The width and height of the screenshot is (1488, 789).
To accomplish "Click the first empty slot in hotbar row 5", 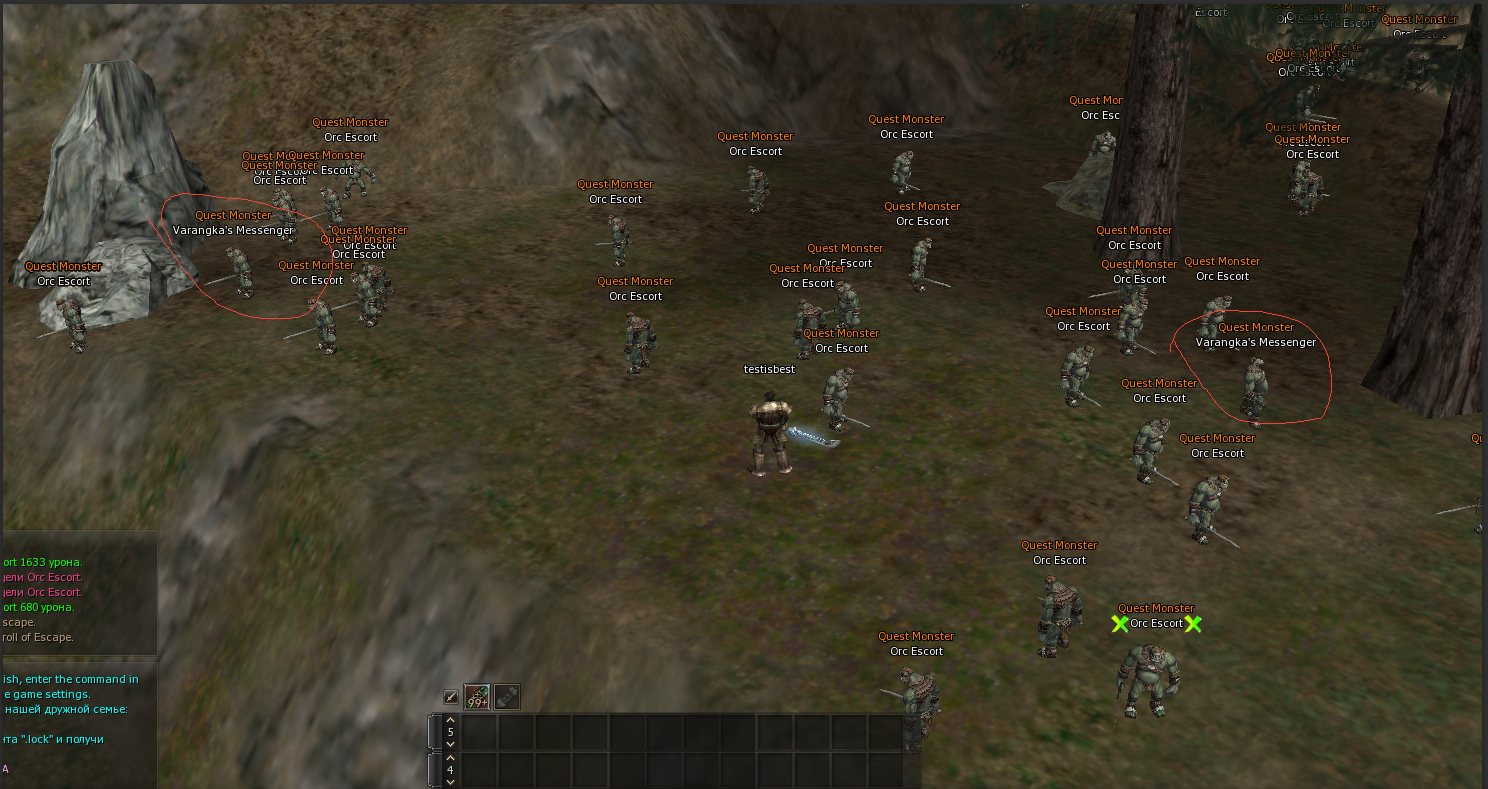I will tap(477, 731).
